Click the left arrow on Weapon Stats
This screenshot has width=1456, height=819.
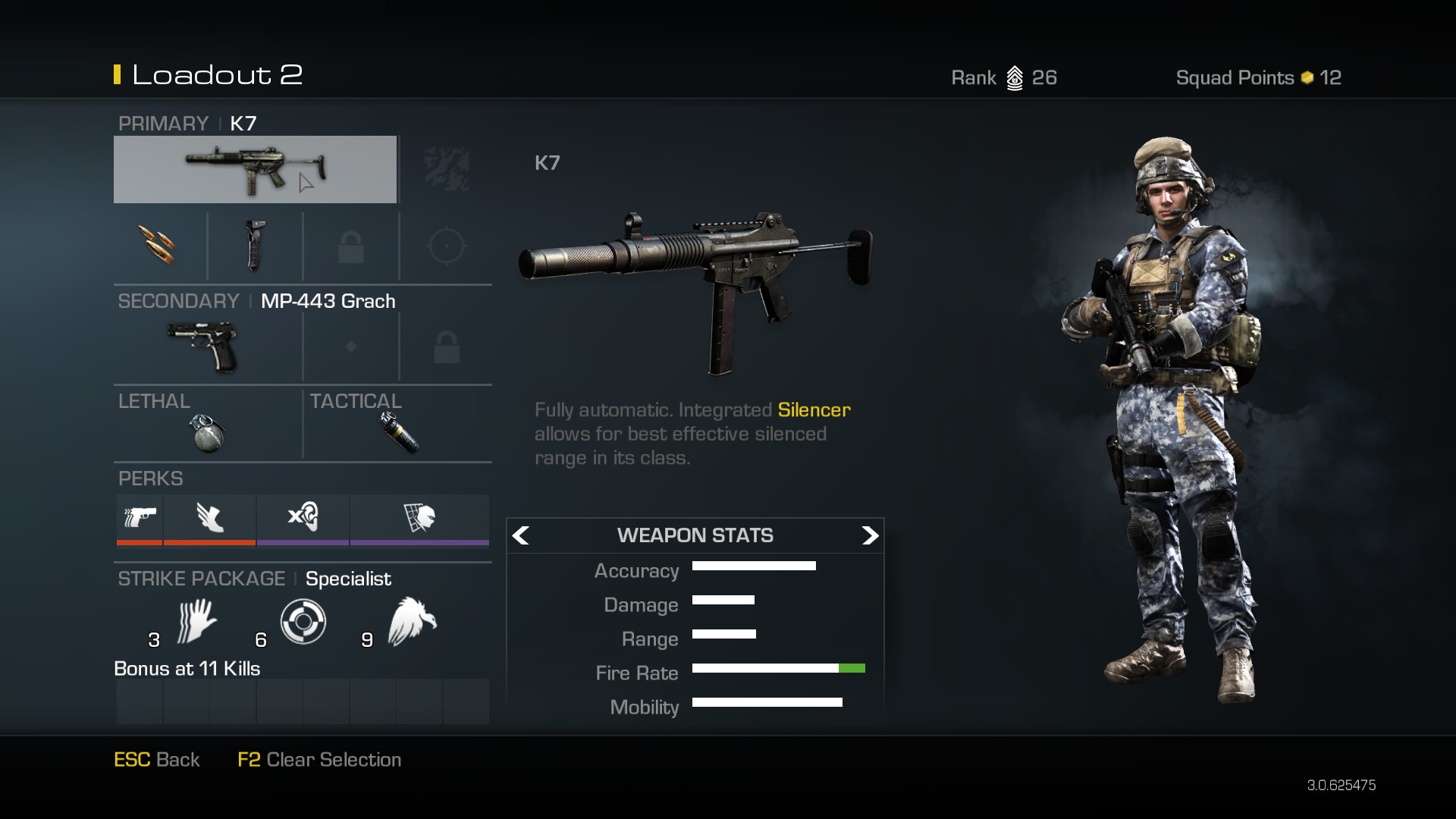(520, 535)
